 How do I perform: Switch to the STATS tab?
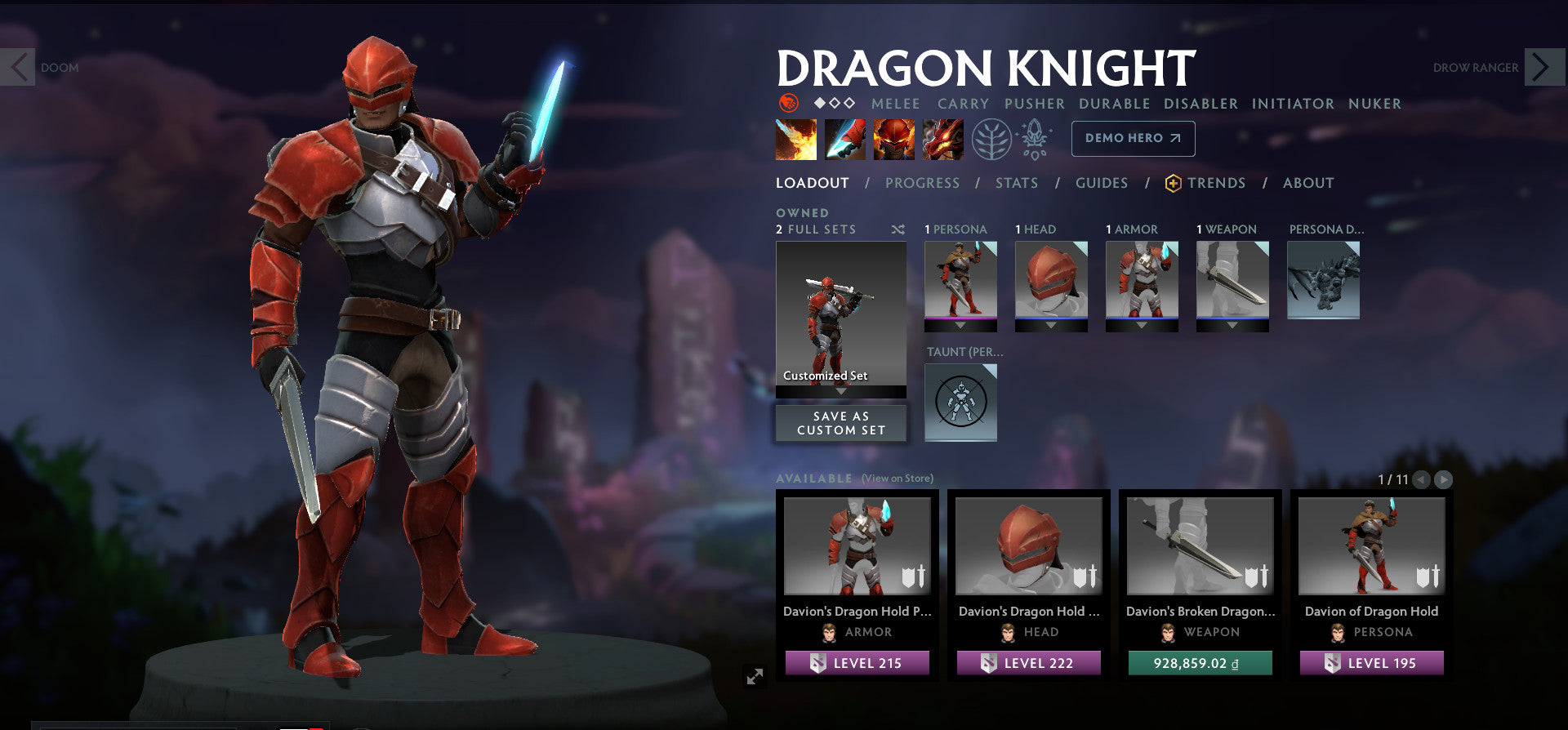(1016, 183)
